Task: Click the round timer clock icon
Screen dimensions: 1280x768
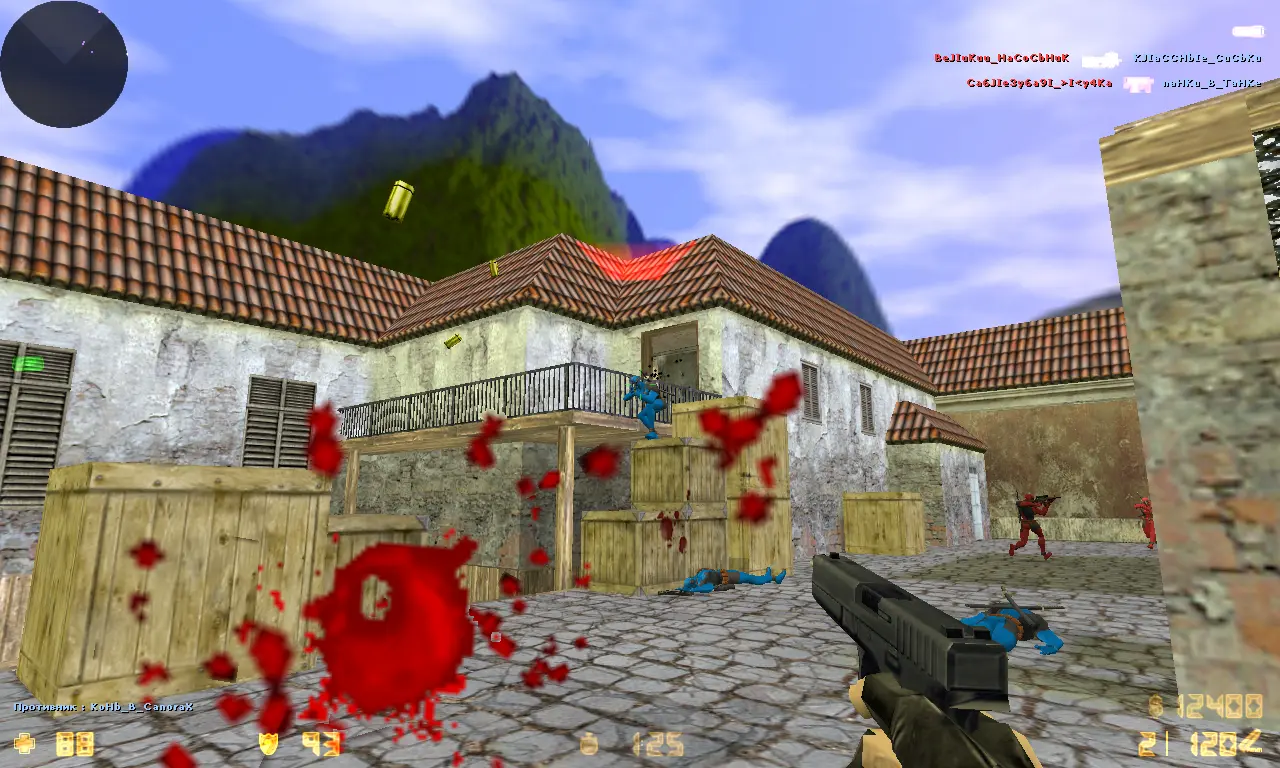Action: coord(591,744)
